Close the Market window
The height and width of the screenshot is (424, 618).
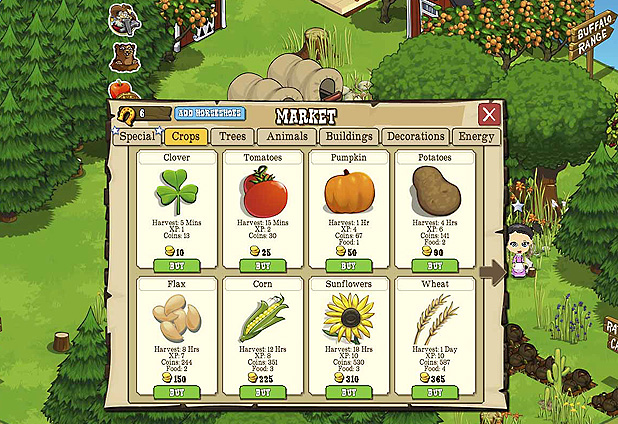click(489, 114)
